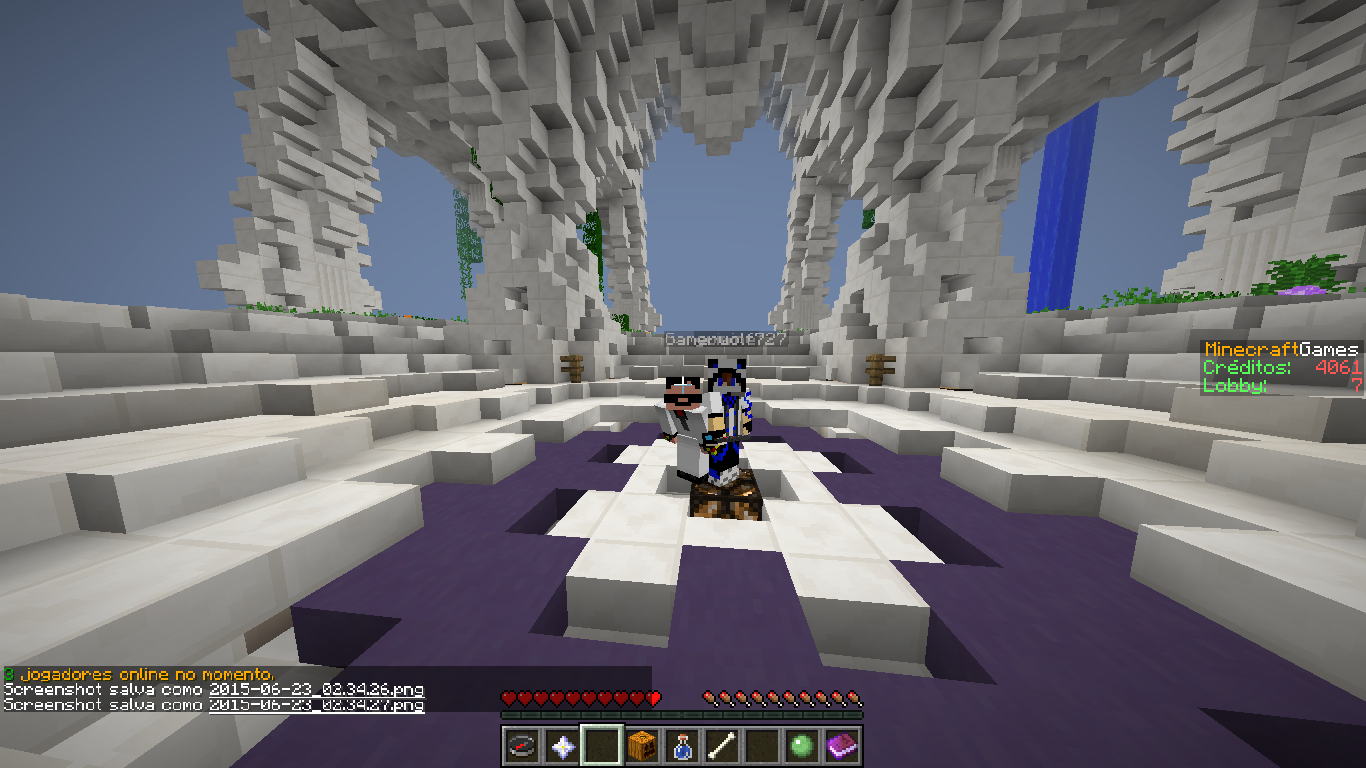Open screenshot link 2015-06-23_02.34.26.png
The width and height of the screenshot is (1366, 768).
click(x=316, y=690)
